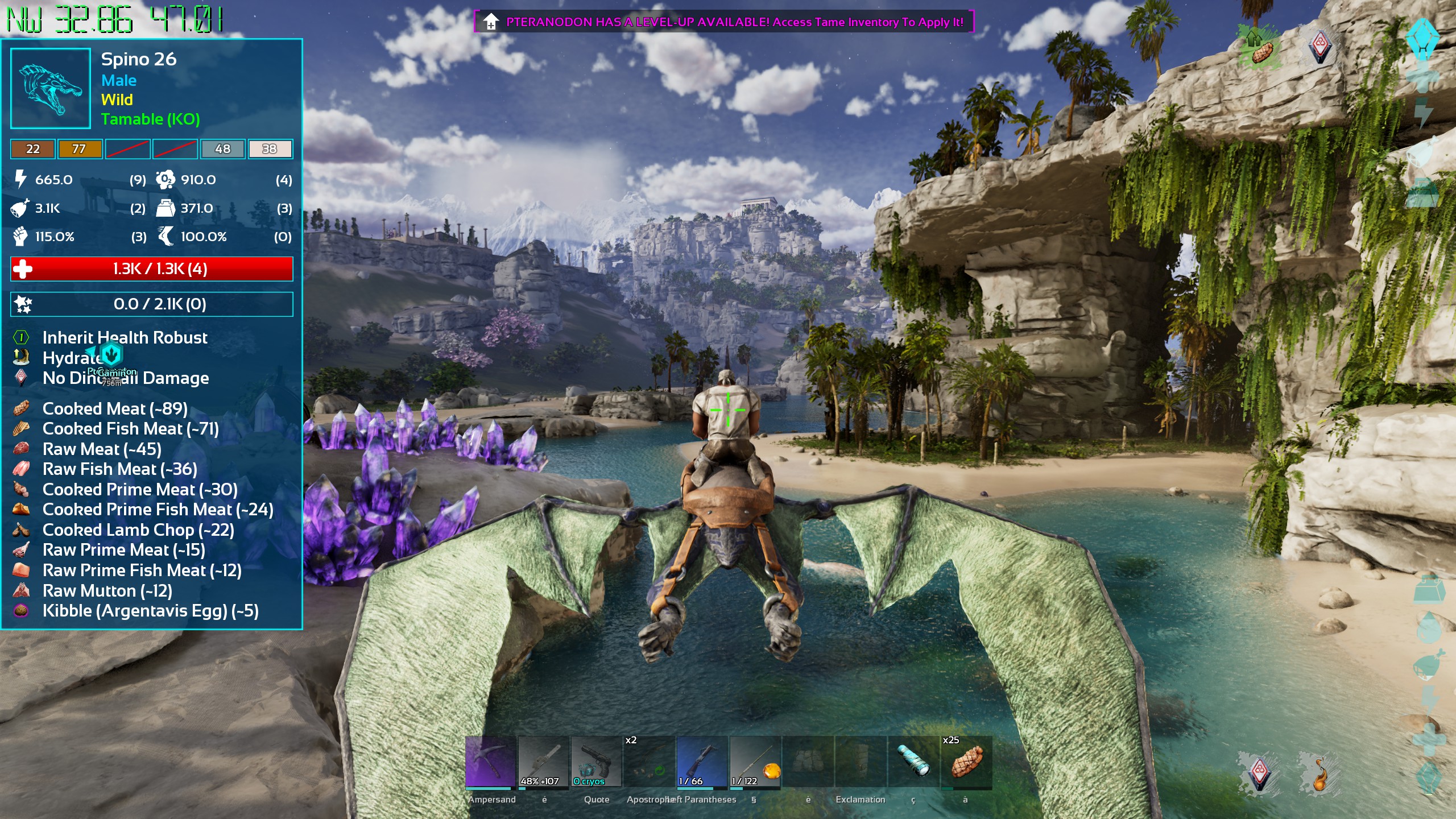Viewport: 1456px width, 819px height.
Task: Select the purple pickaxe hotbar slot
Action: pyautogui.click(x=490, y=762)
